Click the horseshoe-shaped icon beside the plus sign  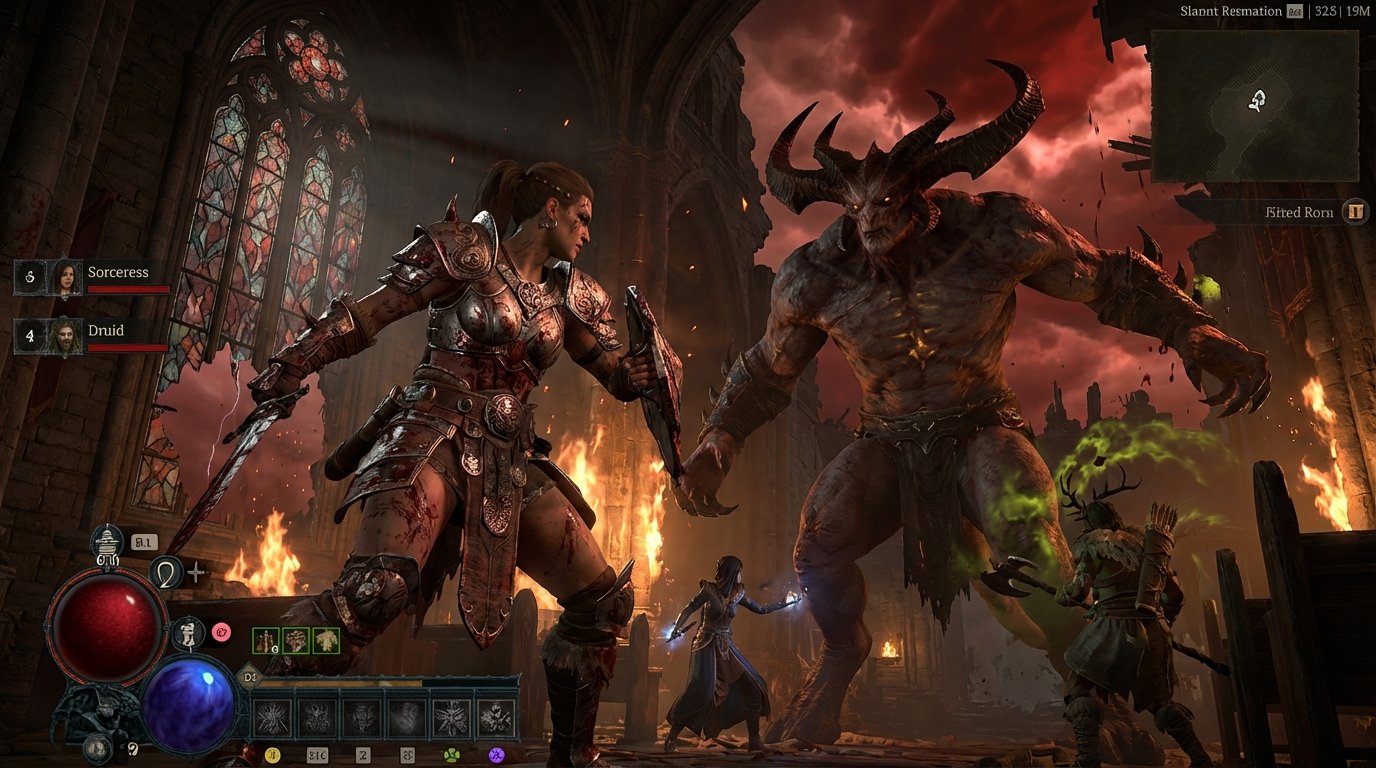pos(164,572)
